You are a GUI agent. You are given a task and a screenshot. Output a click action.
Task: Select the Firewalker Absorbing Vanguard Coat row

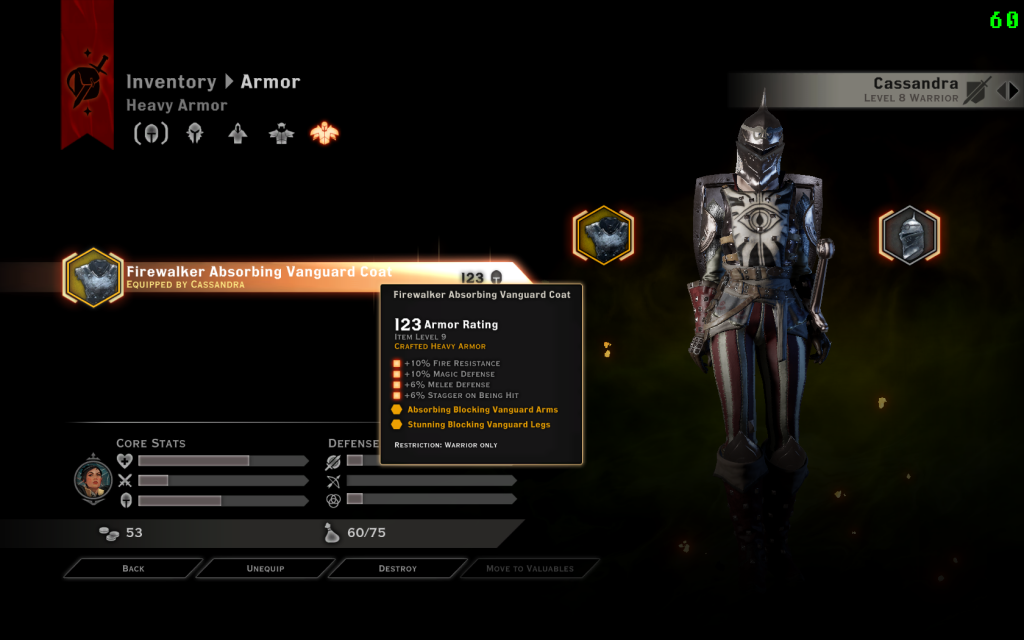pos(260,276)
